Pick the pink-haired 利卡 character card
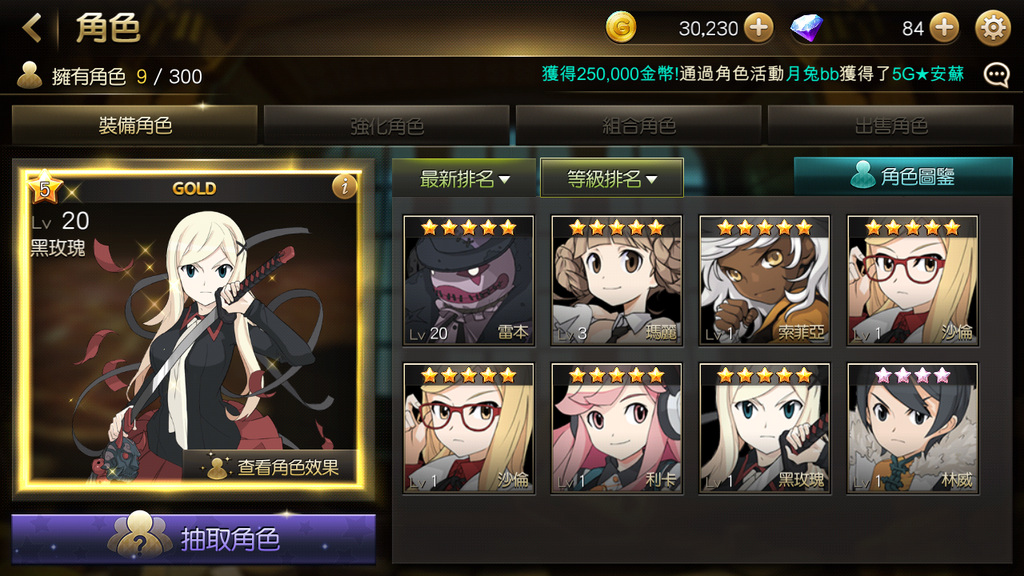Image resolution: width=1024 pixels, height=576 pixels. click(x=616, y=429)
